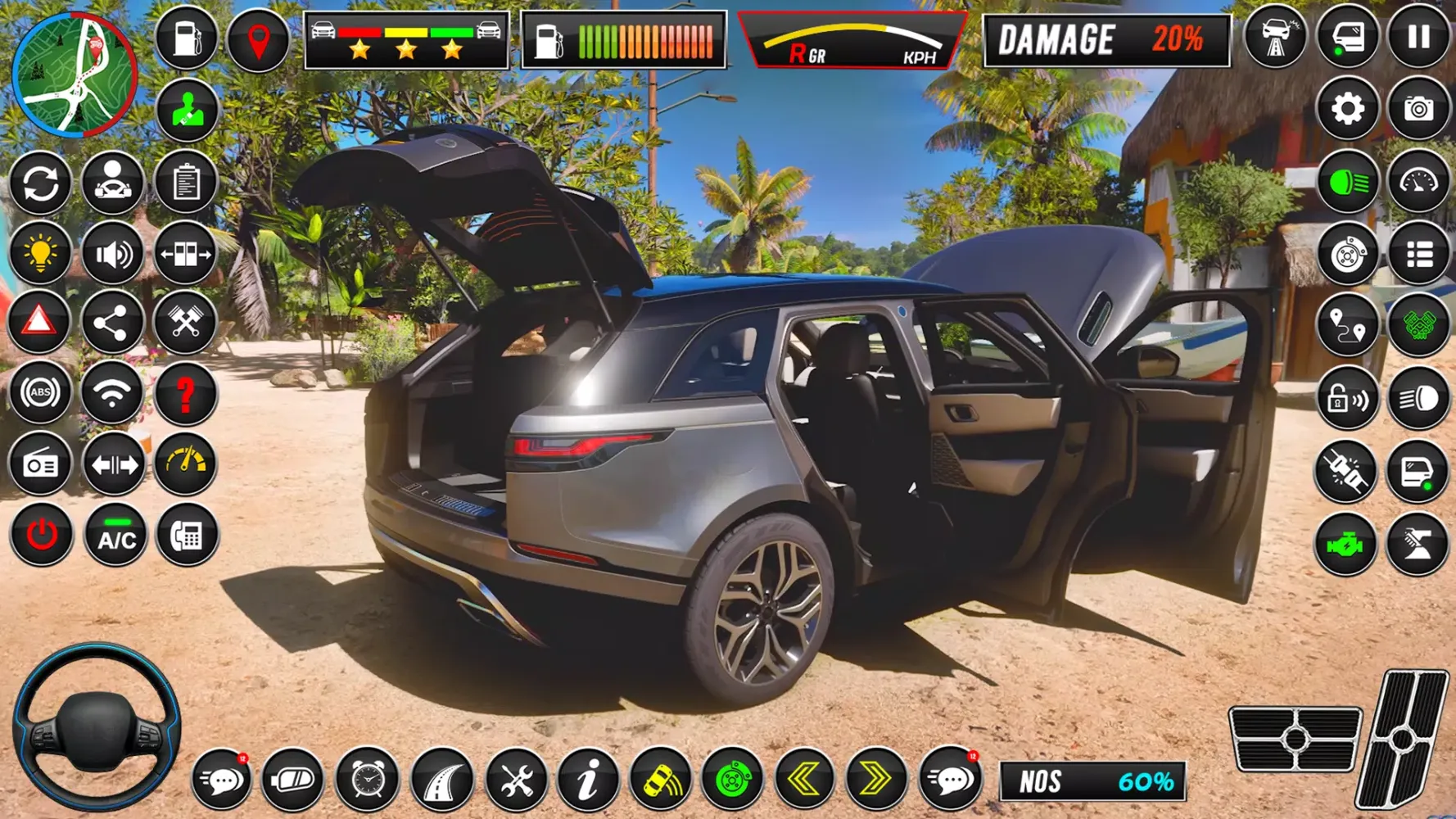Tap the fuel pump refuel icon
Viewport: 1456px width, 819px height.
186,37
